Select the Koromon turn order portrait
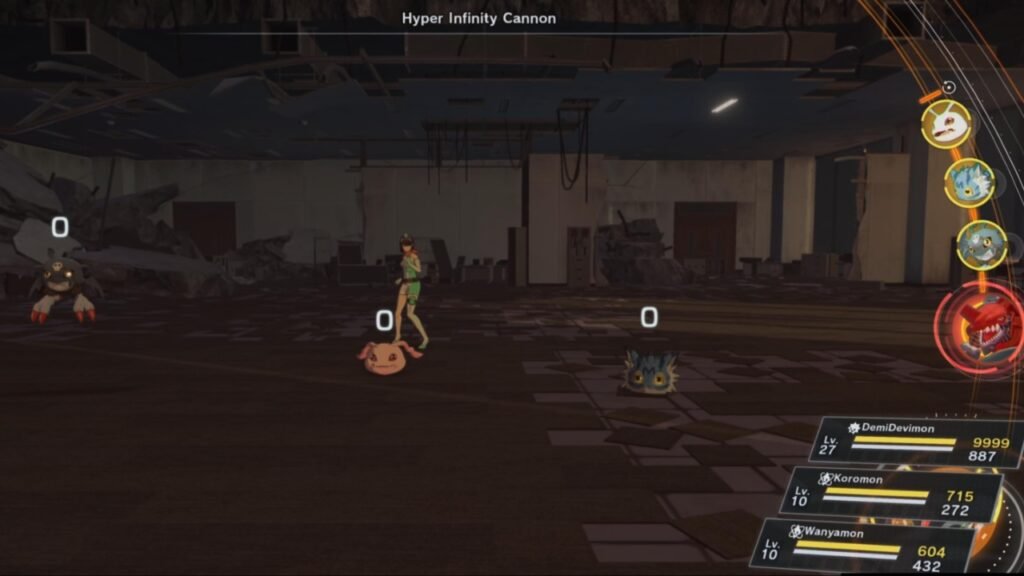 point(945,125)
